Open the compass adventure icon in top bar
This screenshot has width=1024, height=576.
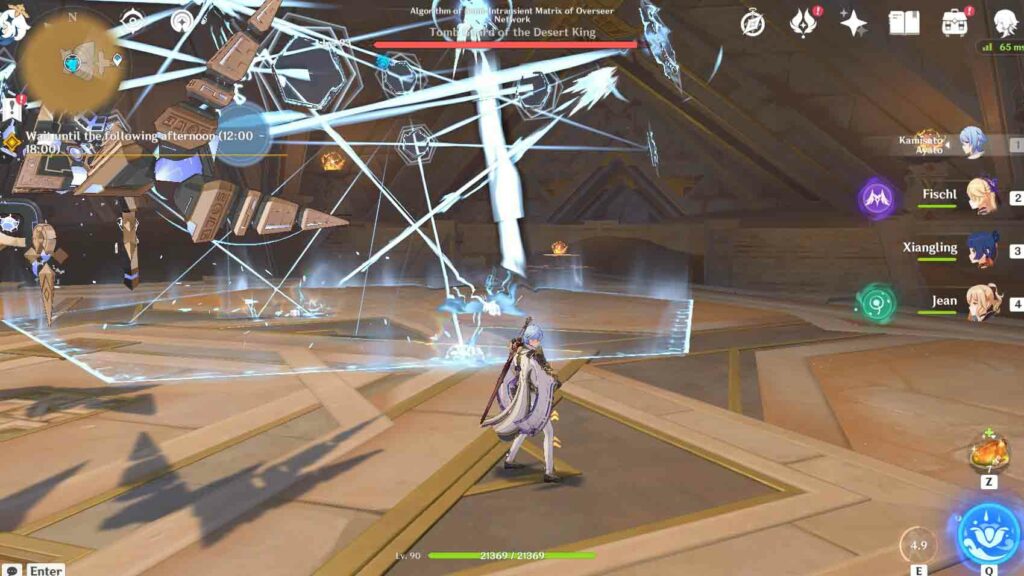coord(753,23)
